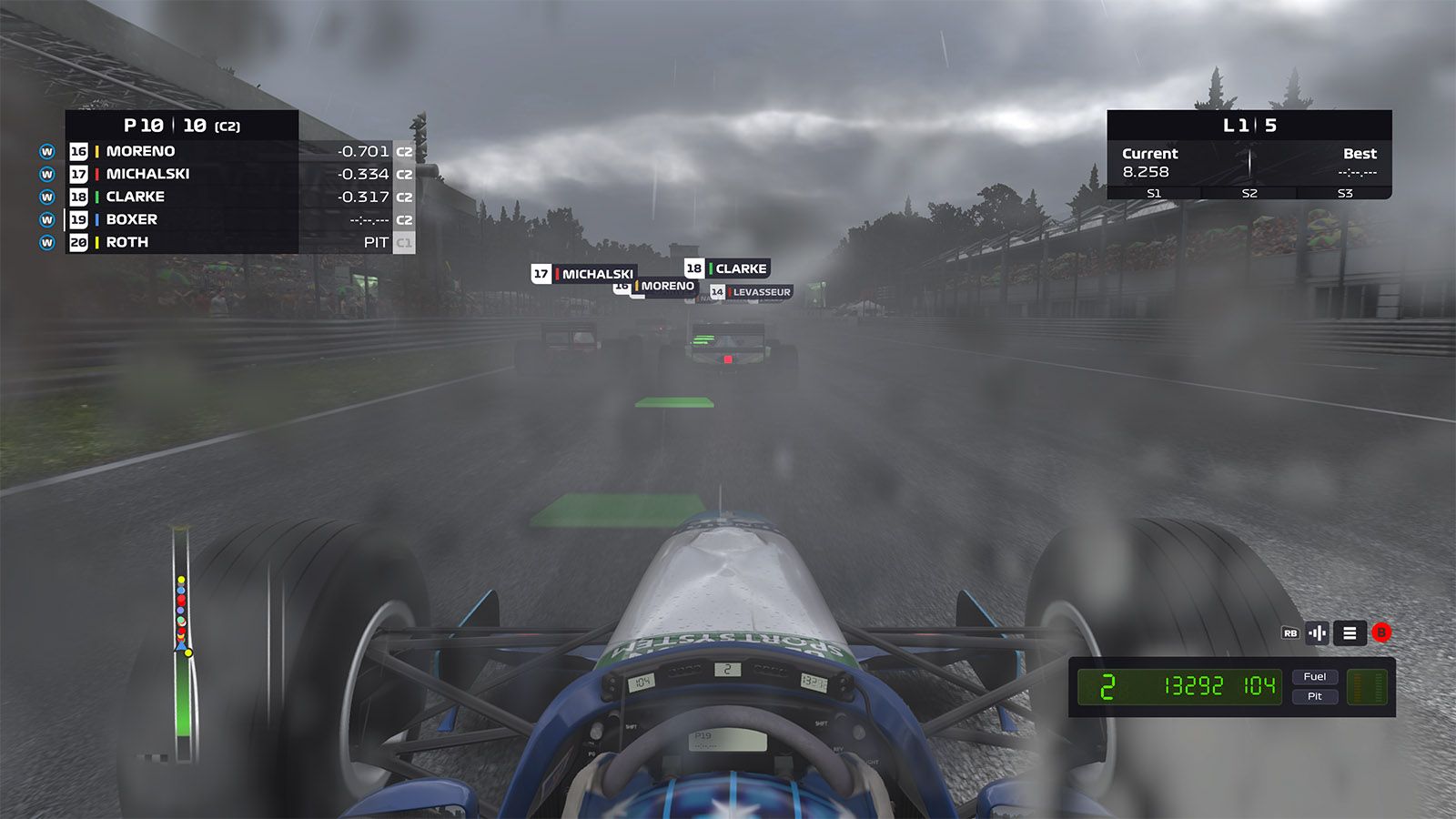
Task: Switch to the S2 sector tab
Action: pos(1249,192)
